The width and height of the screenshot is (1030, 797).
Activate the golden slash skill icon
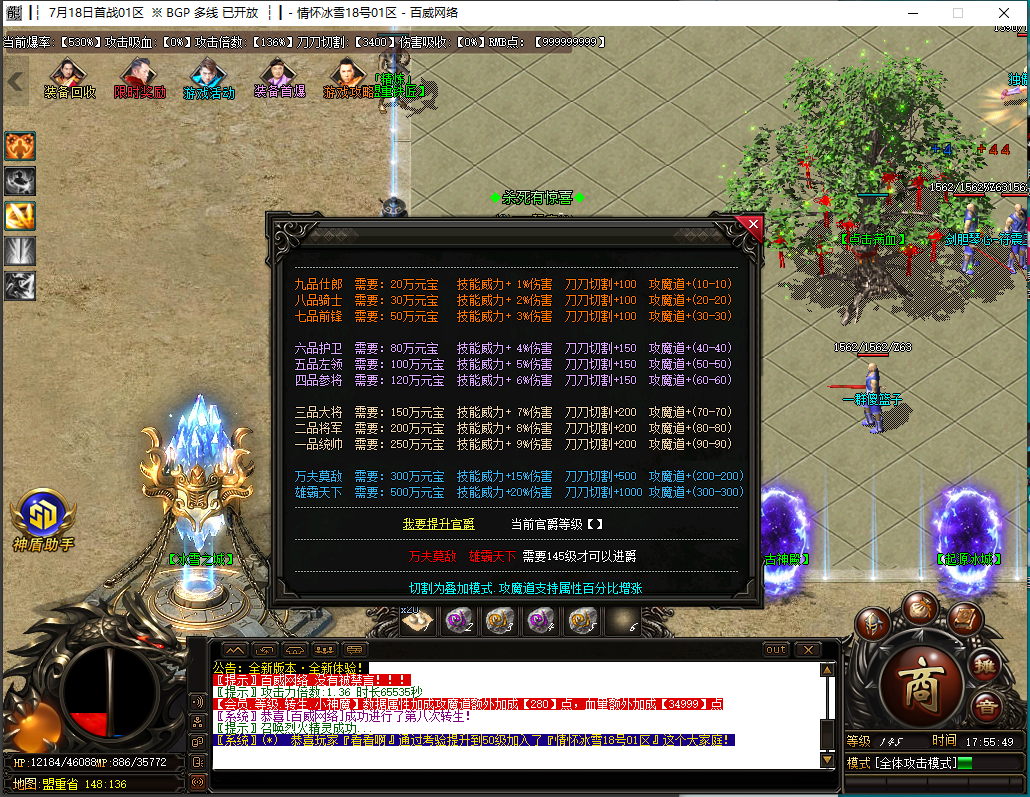coord(20,215)
